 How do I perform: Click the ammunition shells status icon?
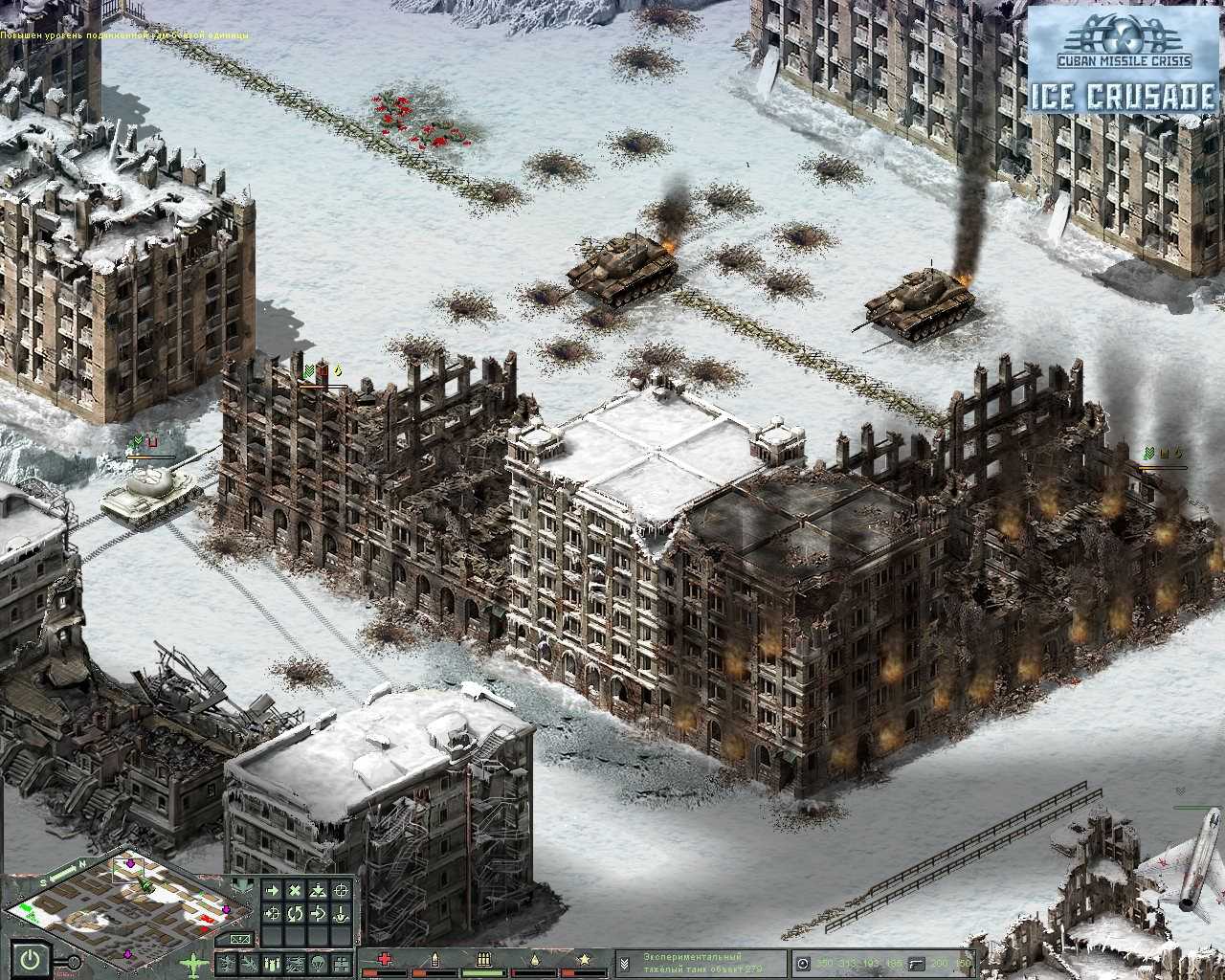tap(483, 958)
